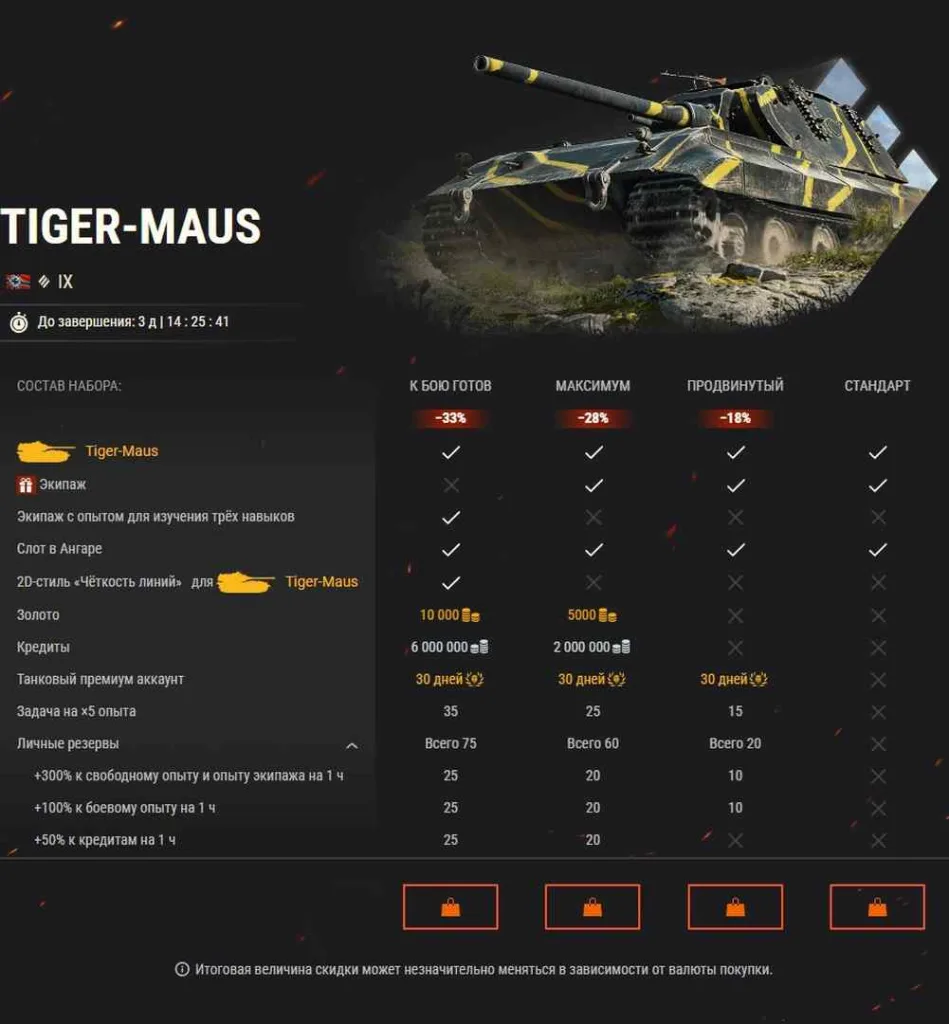Open the Tiger-Maus link in bundle contents
The width and height of the screenshot is (949, 1024).
121,451
